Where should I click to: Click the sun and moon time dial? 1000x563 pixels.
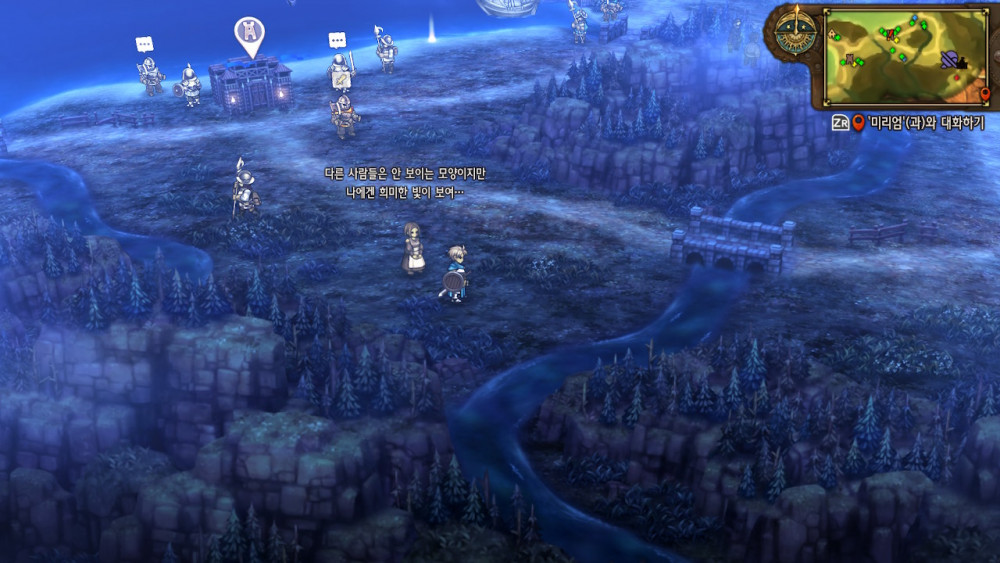pyautogui.click(x=797, y=32)
